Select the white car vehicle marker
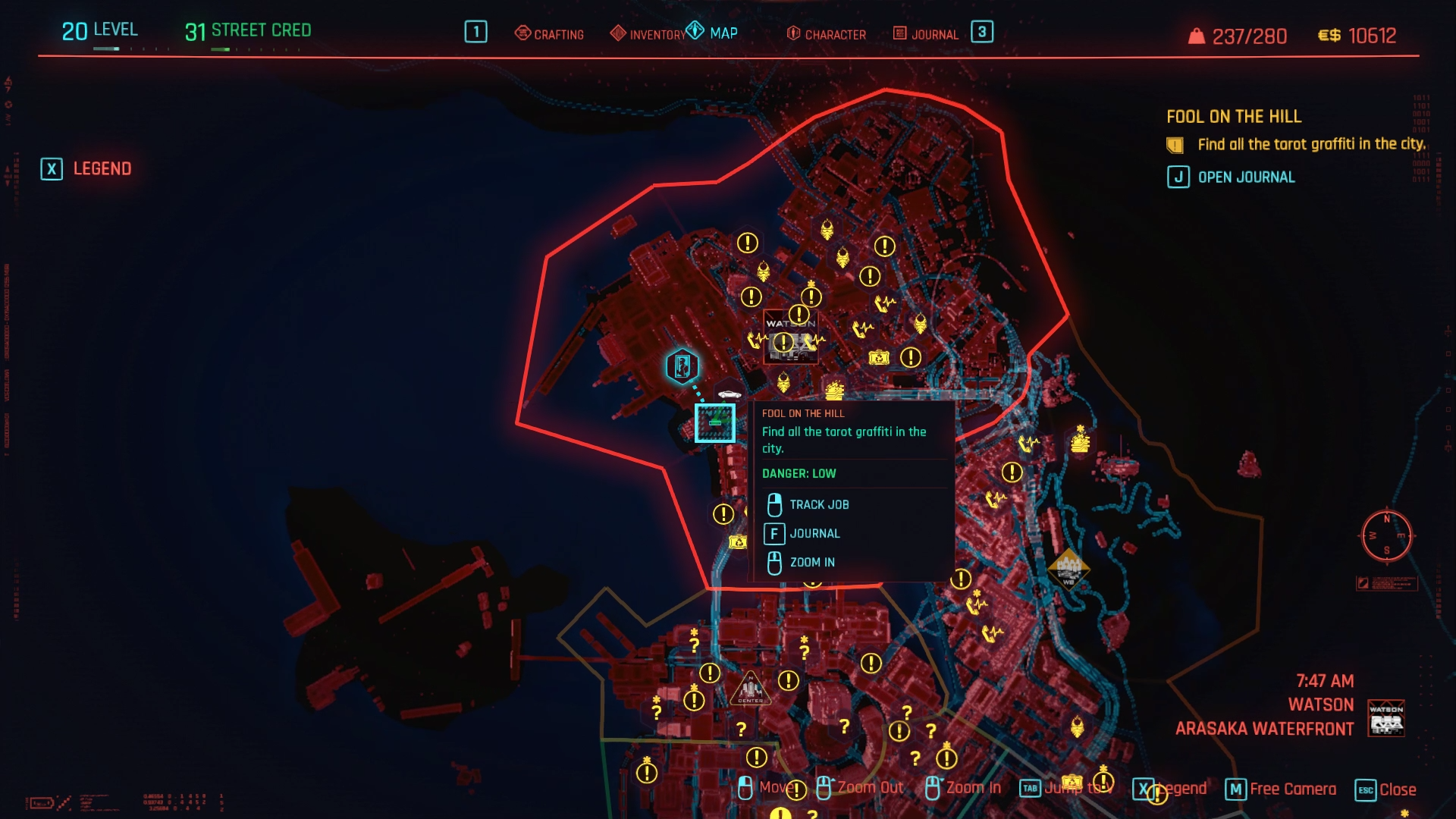The width and height of the screenshot is (1456, 819). coord(730,394)
